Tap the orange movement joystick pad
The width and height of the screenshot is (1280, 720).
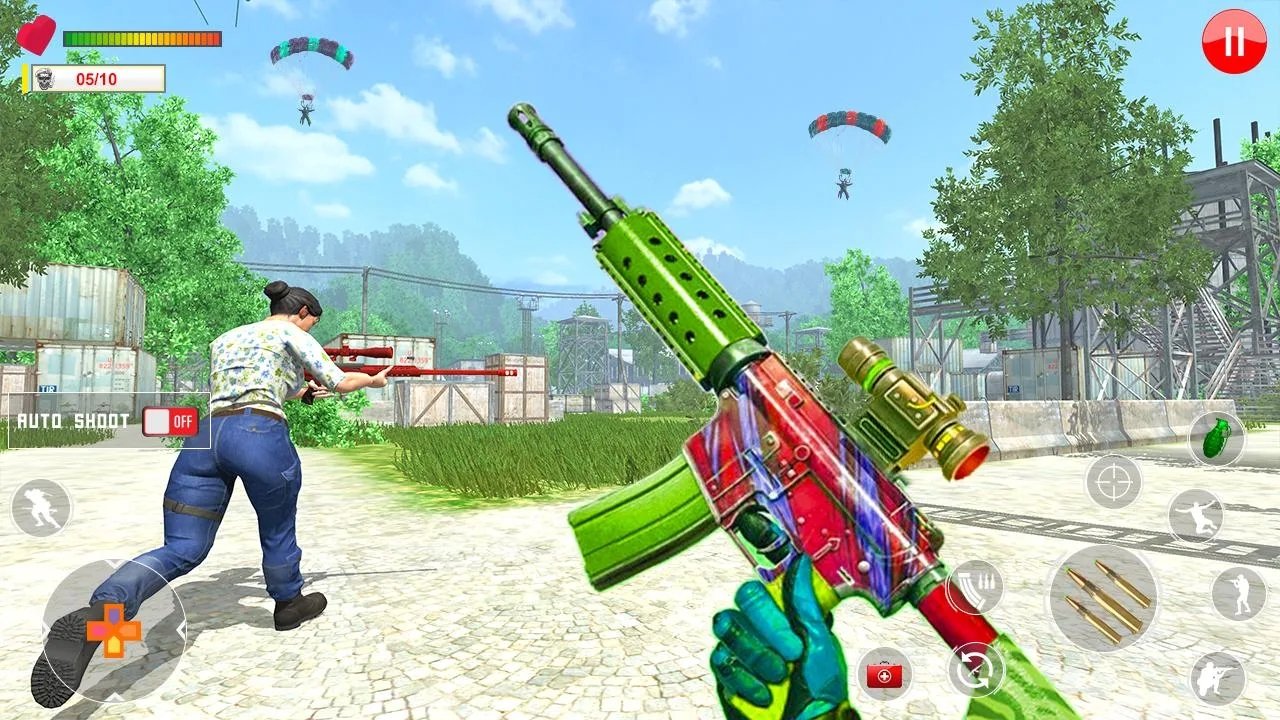pyautogui.click(x=113, y=630)
